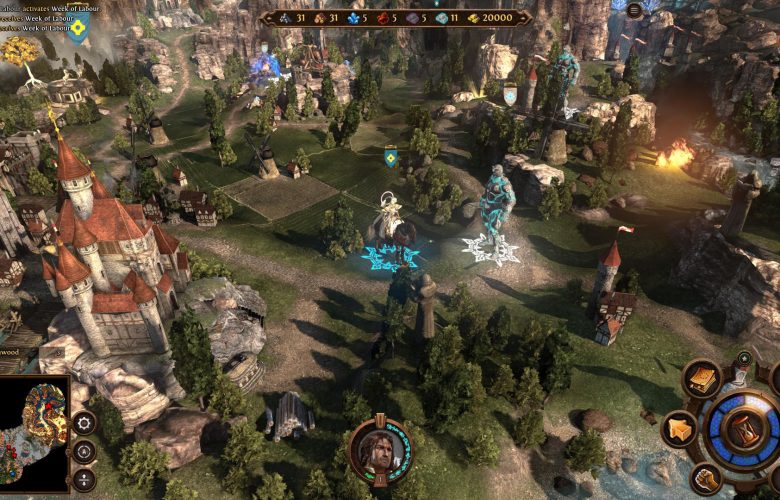This screenshot has height=500, width=780.
Task: Open the hero portrait at the bottom
Action: 378,451
